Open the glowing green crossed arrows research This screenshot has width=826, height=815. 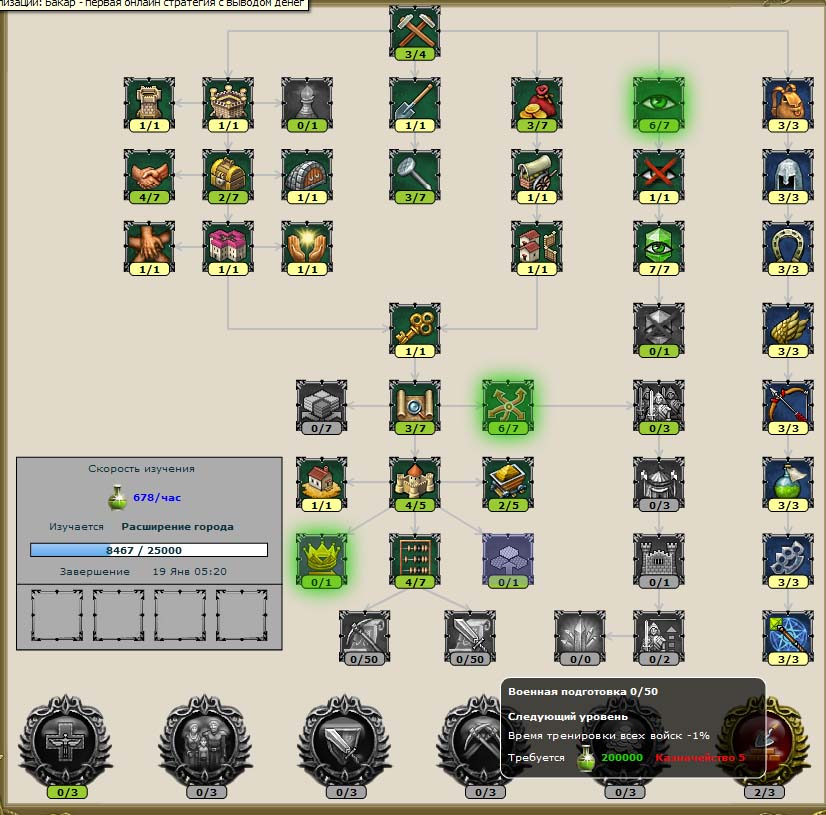point(508,404)
